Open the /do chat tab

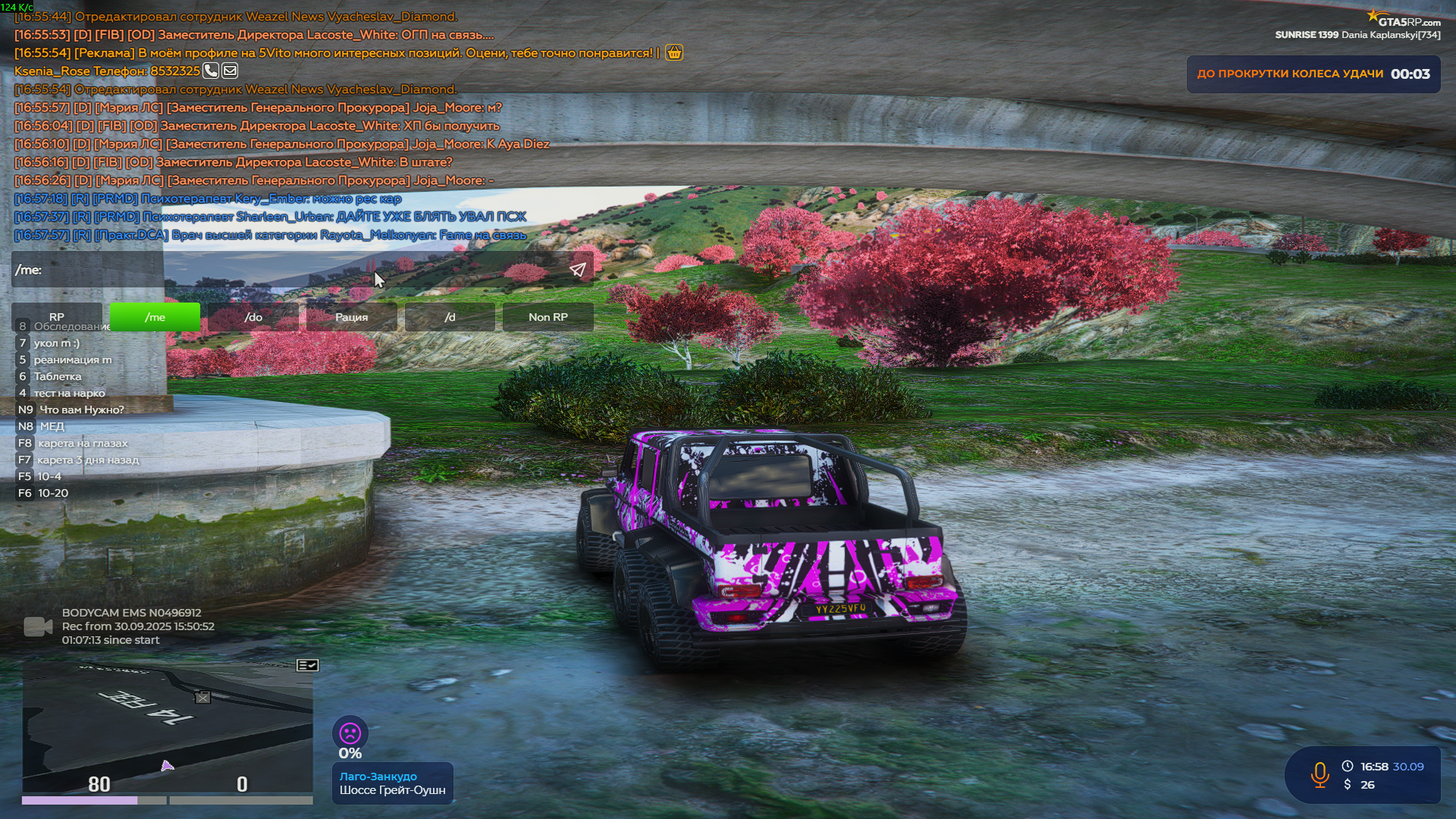[254, 317]
